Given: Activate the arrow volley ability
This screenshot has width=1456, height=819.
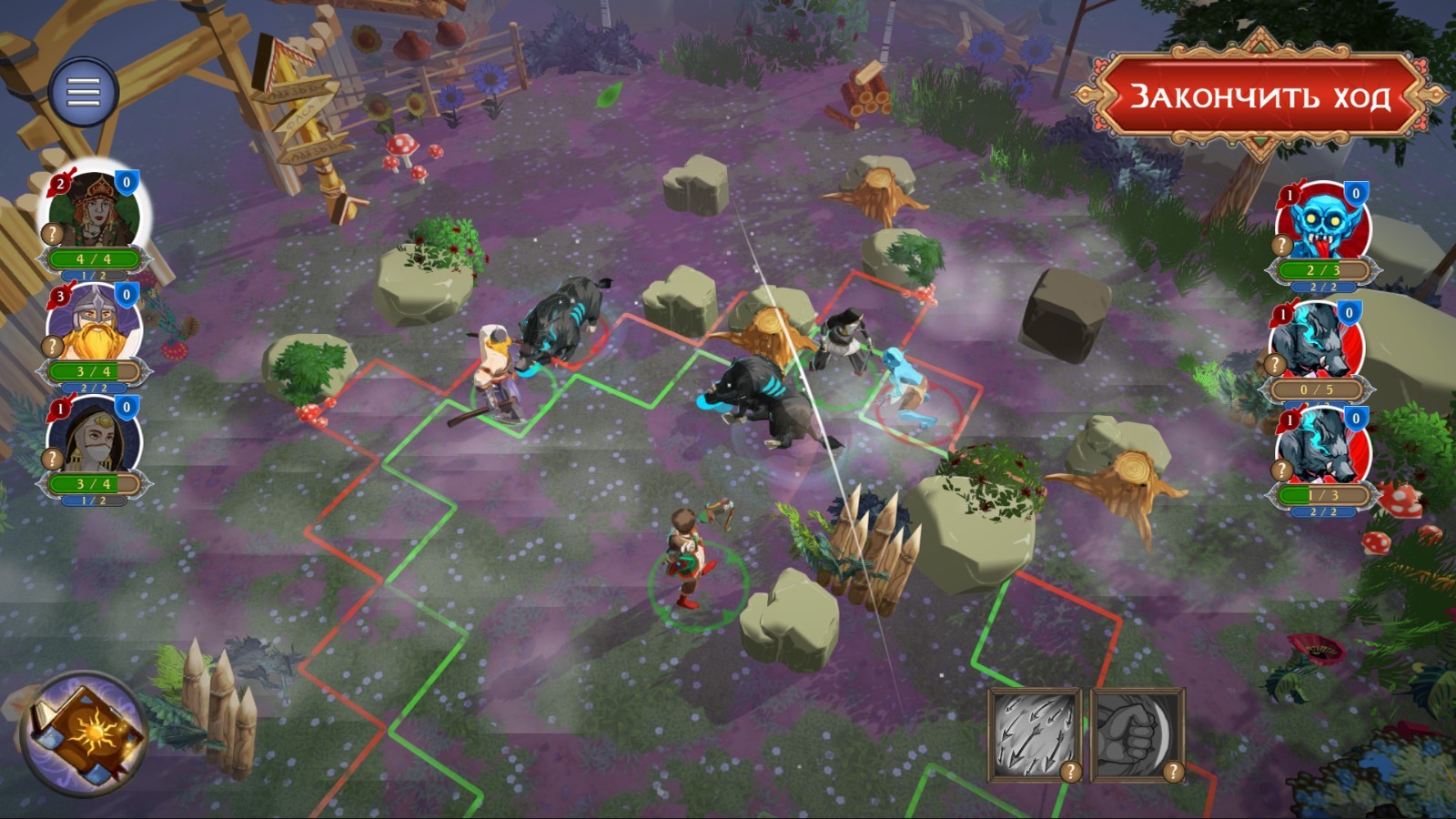Looking at the screenshot, I should 1033,733.
